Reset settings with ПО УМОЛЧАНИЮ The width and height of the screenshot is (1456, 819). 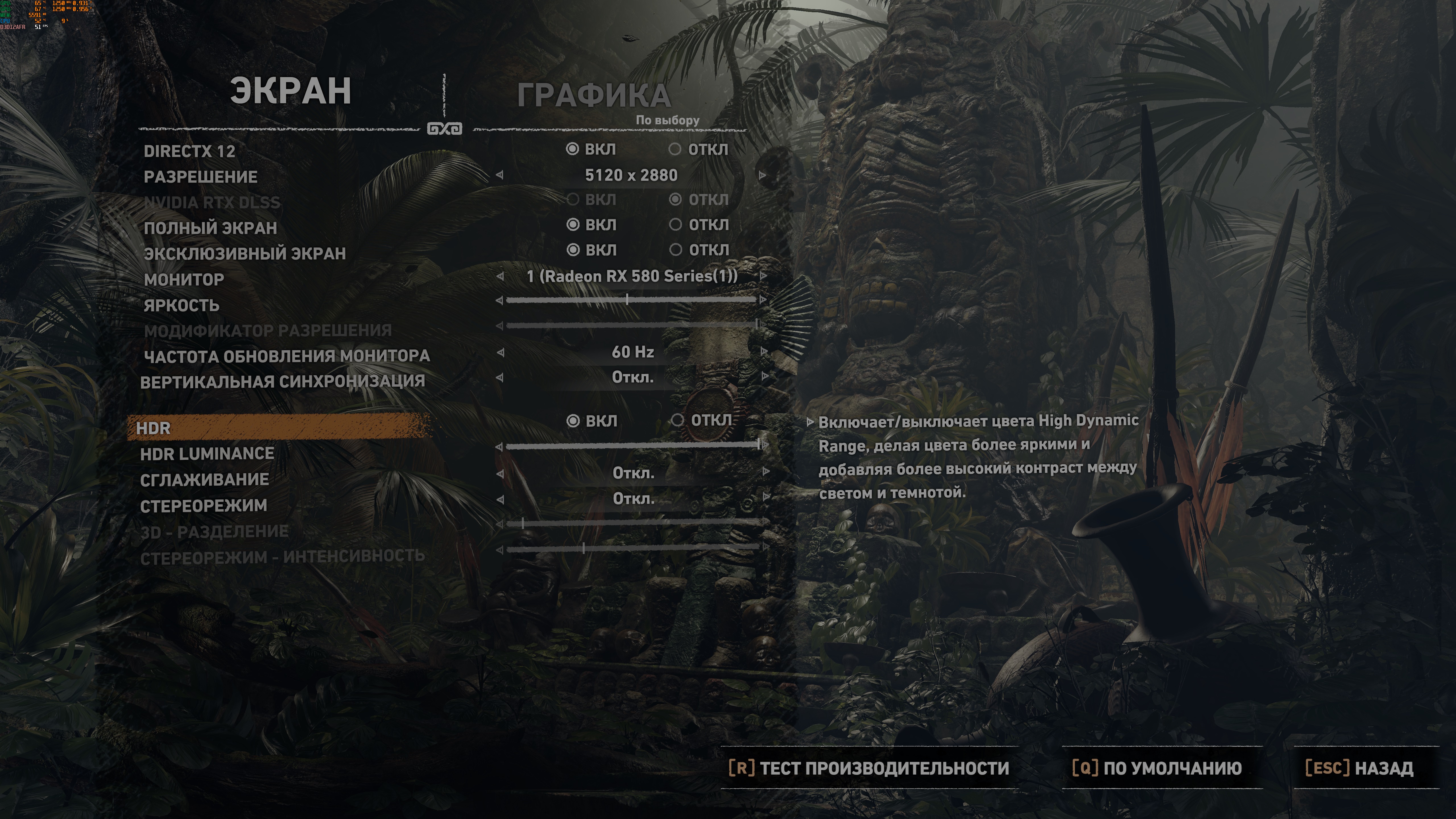point(1157,768)
